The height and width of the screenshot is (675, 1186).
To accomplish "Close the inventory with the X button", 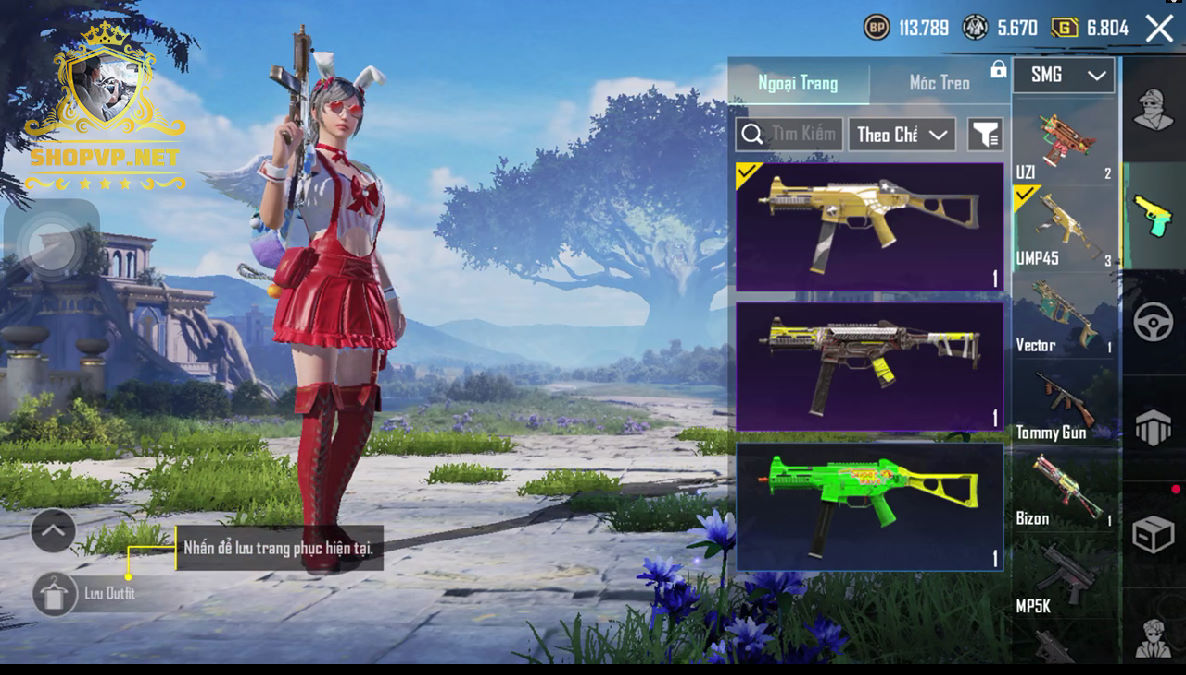I will tap(1159, 28).
